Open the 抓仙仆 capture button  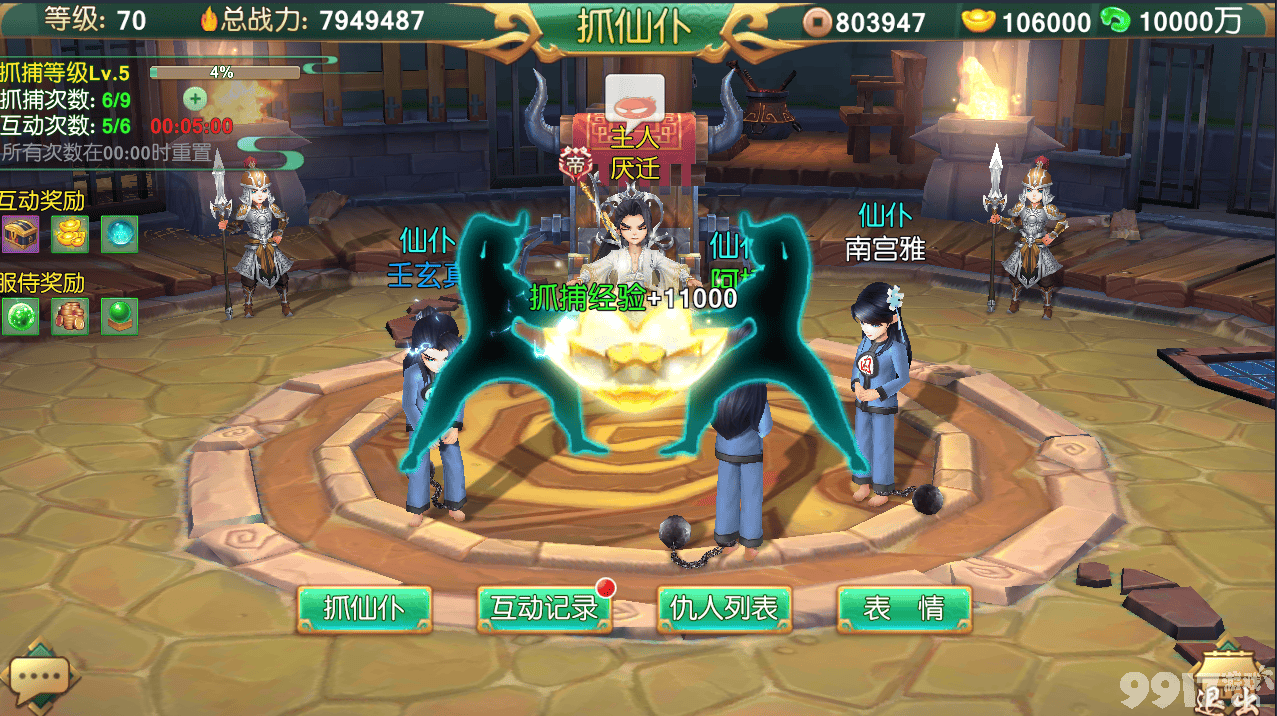coord(364,609)
